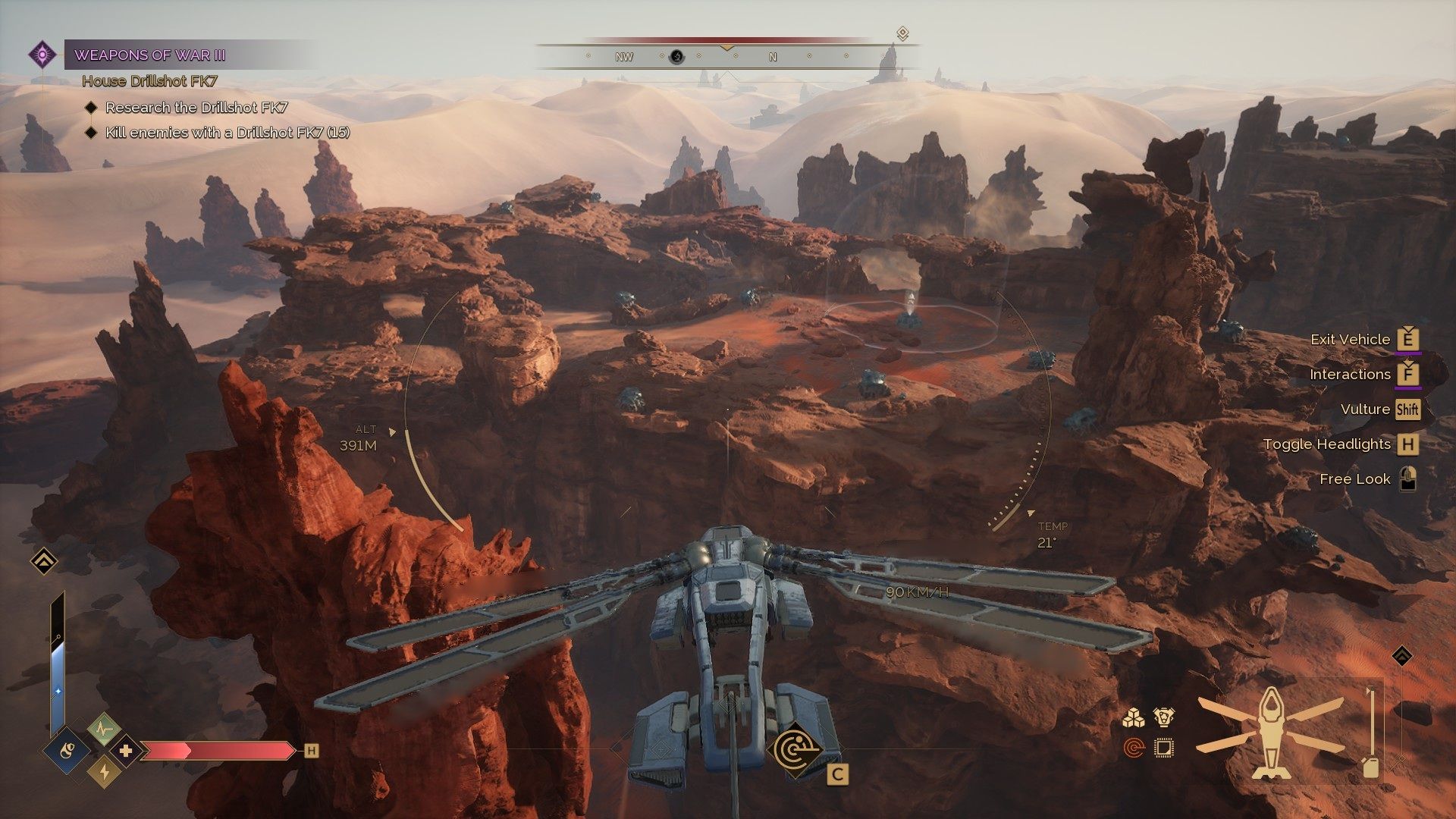Select the processor chip module icon

click(1163, 749)
